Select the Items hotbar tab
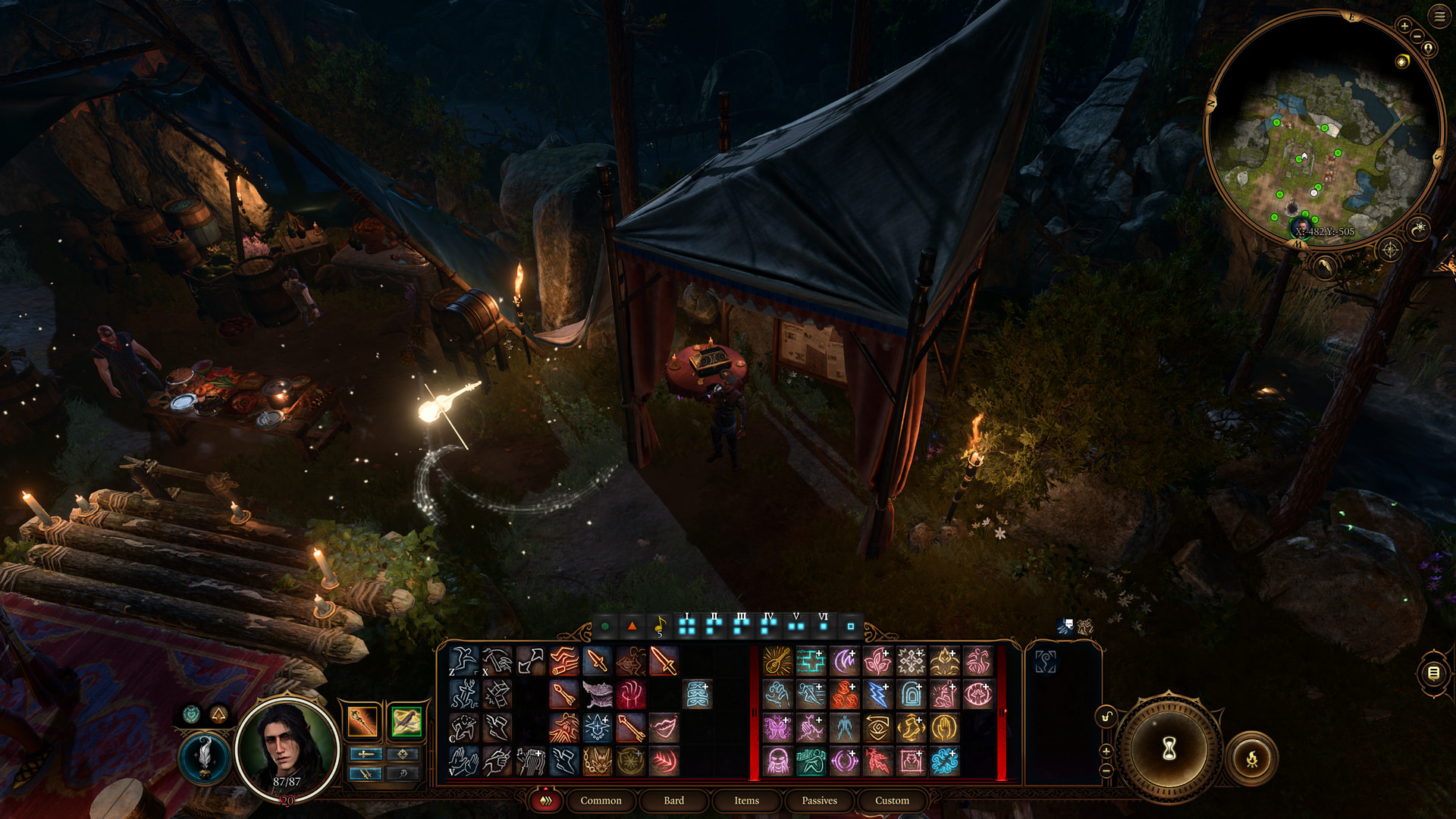 point(746,800)
